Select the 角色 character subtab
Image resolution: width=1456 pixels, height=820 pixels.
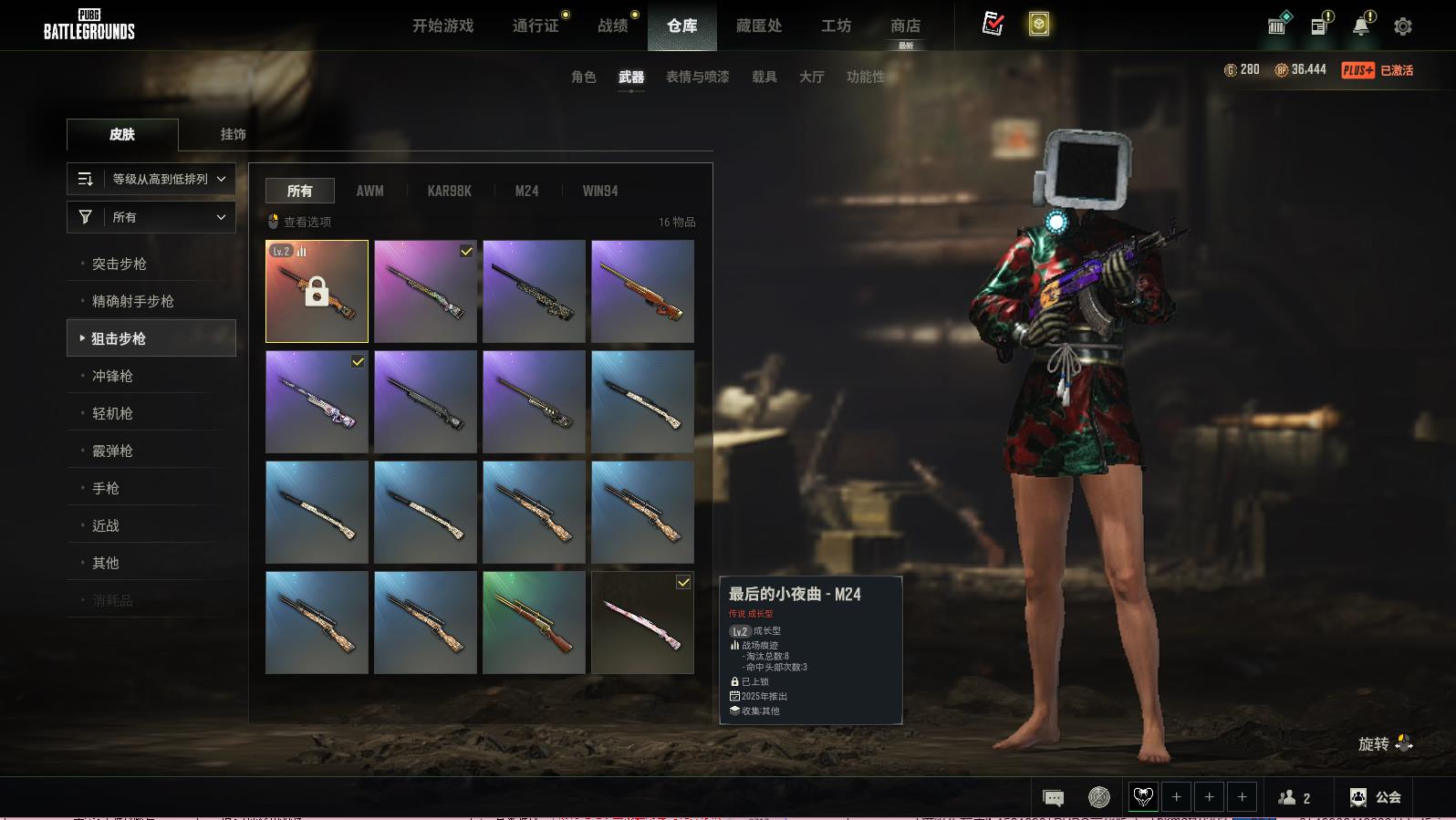[583, 77]
